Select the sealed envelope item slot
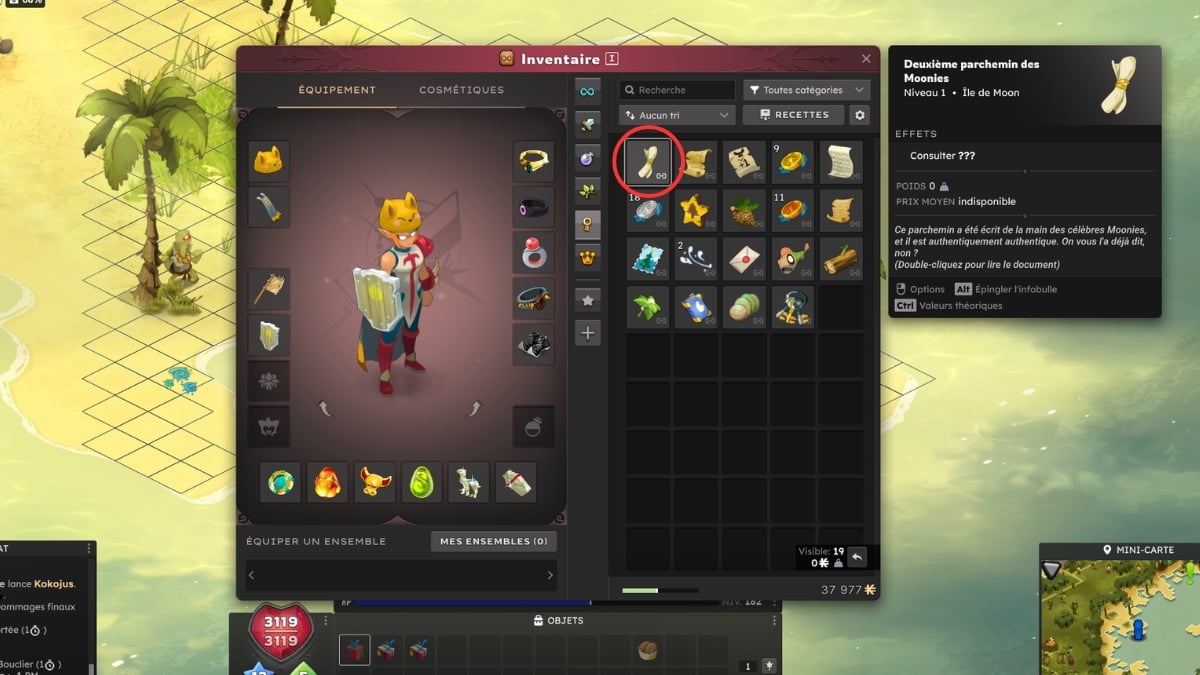1200x675 pixels. (x=745, y=257)
